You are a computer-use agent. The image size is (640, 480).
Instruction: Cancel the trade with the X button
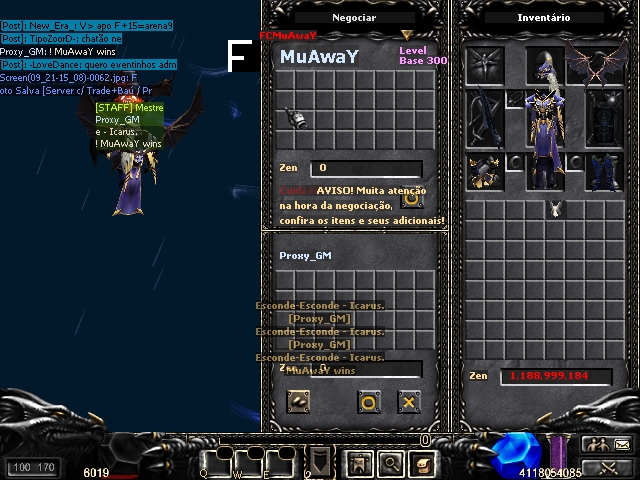tap(408, 402)
